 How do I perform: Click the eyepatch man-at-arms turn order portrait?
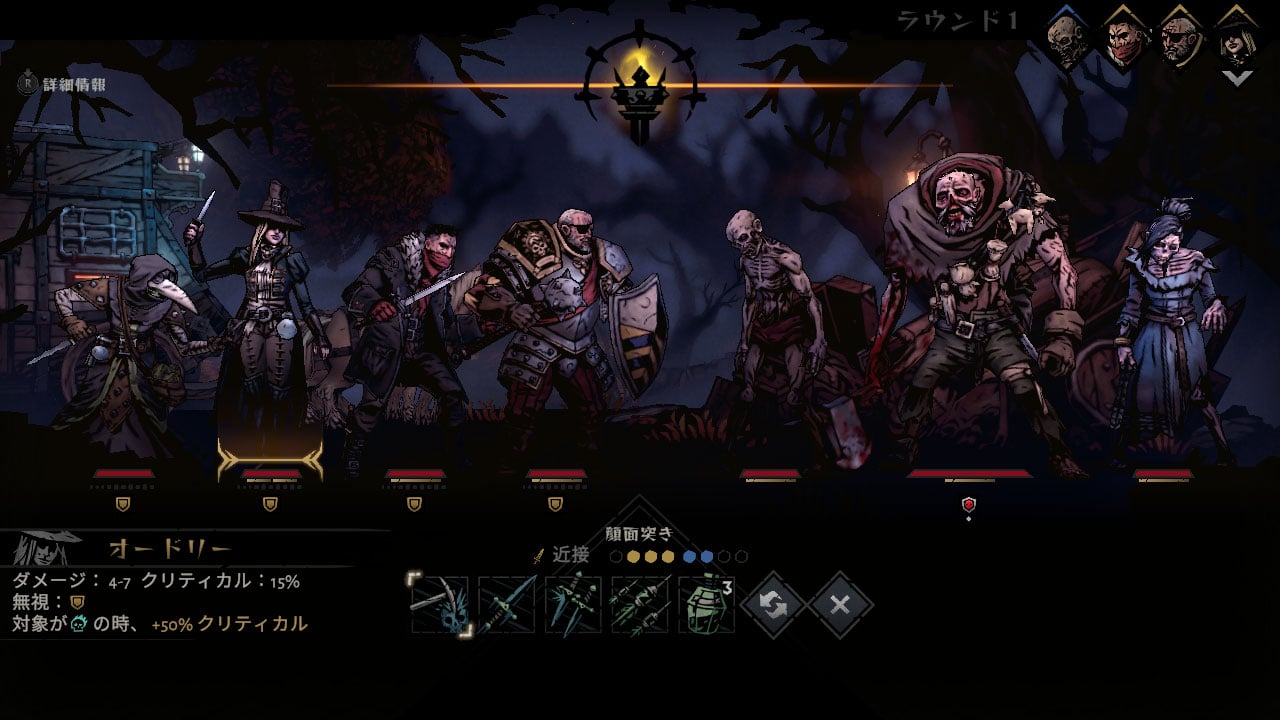(1181, 40)
